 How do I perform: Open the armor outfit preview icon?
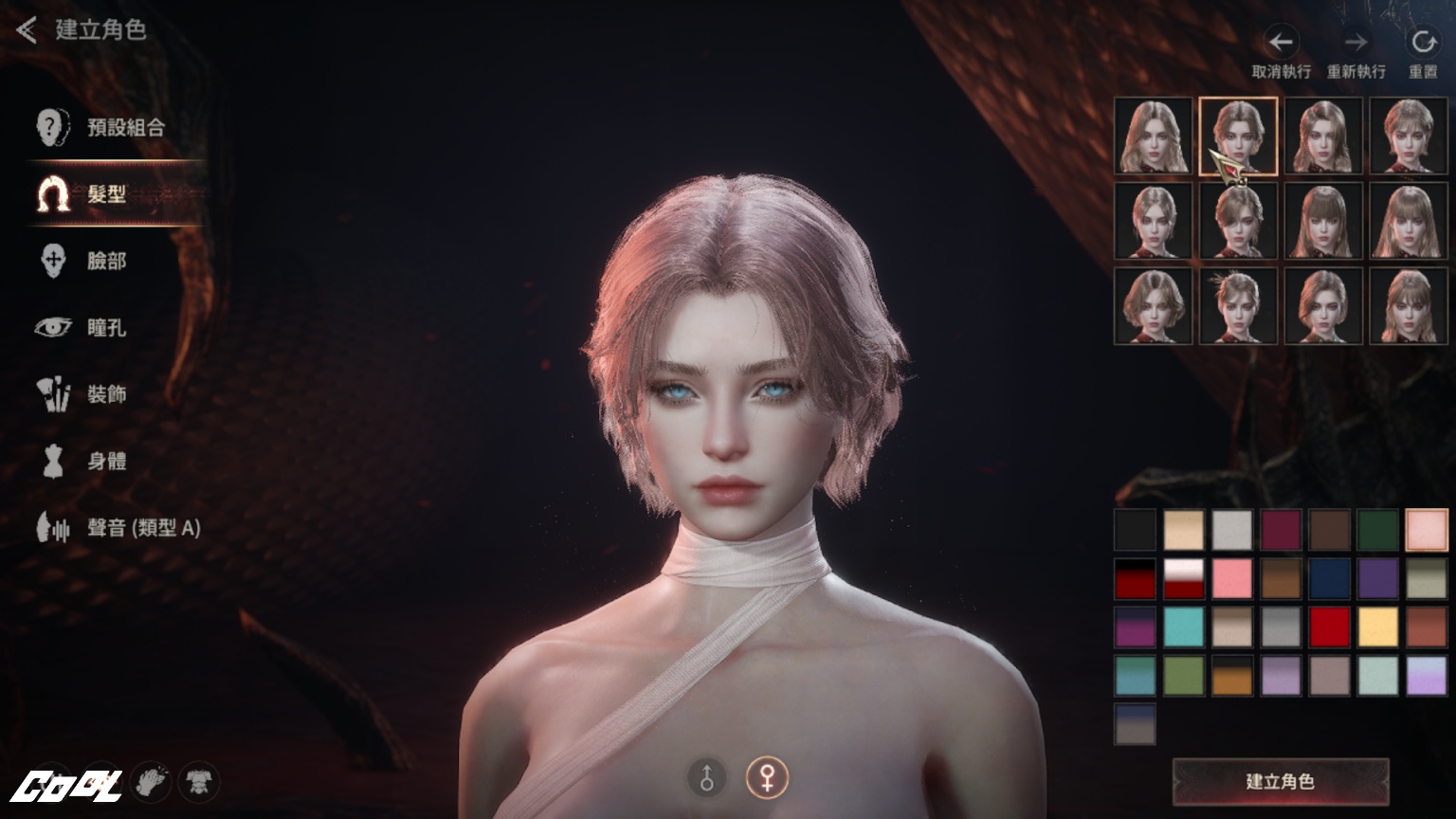coord(198,782)
